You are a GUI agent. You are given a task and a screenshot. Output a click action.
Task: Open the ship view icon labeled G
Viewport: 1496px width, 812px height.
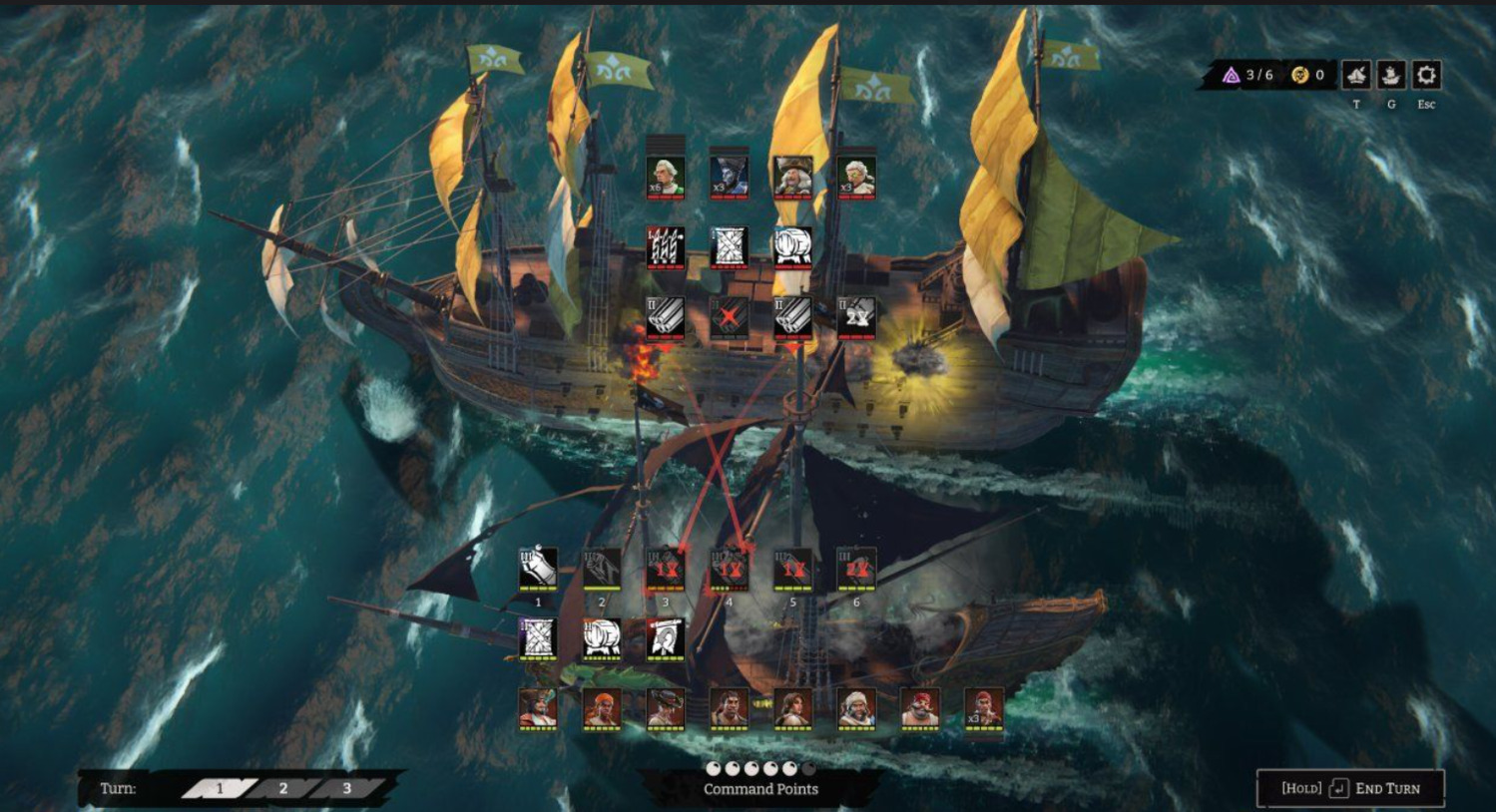(1390, 76)
